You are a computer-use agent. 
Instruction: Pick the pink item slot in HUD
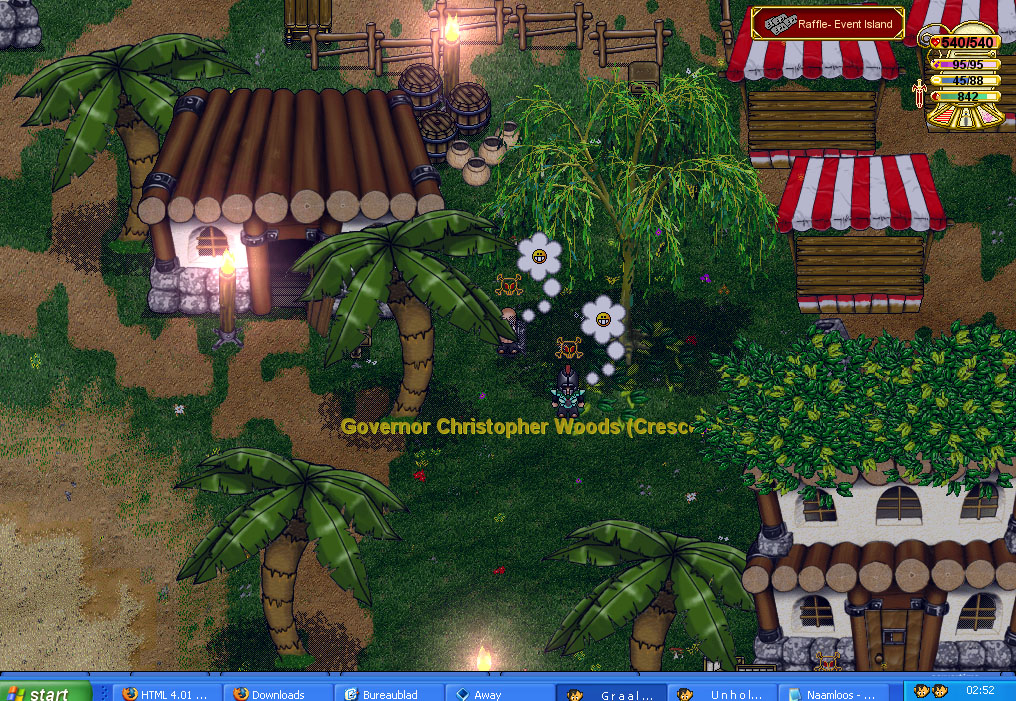(988, 117)
